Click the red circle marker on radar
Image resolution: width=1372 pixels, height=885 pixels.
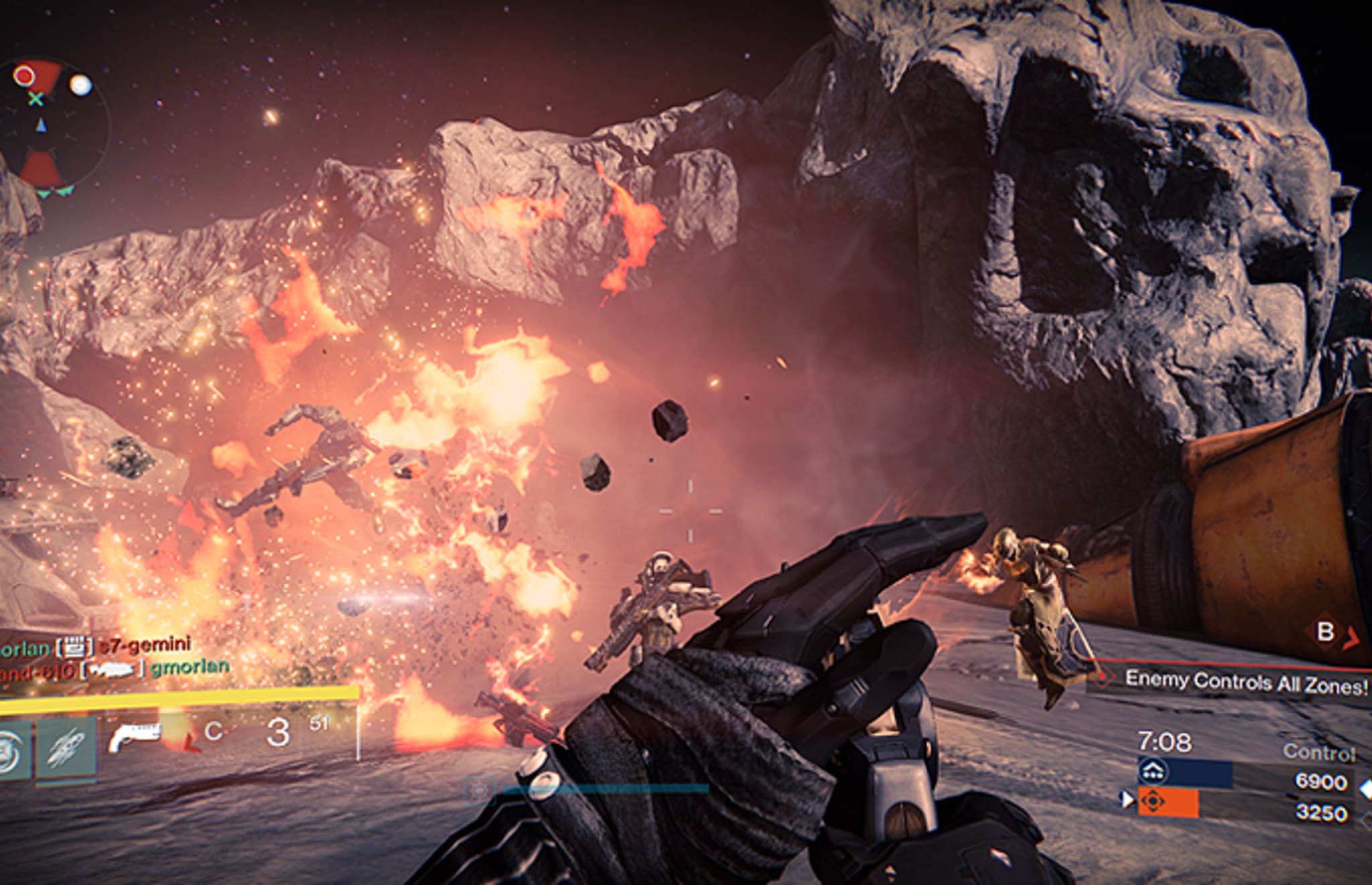(x=25, y=76)
